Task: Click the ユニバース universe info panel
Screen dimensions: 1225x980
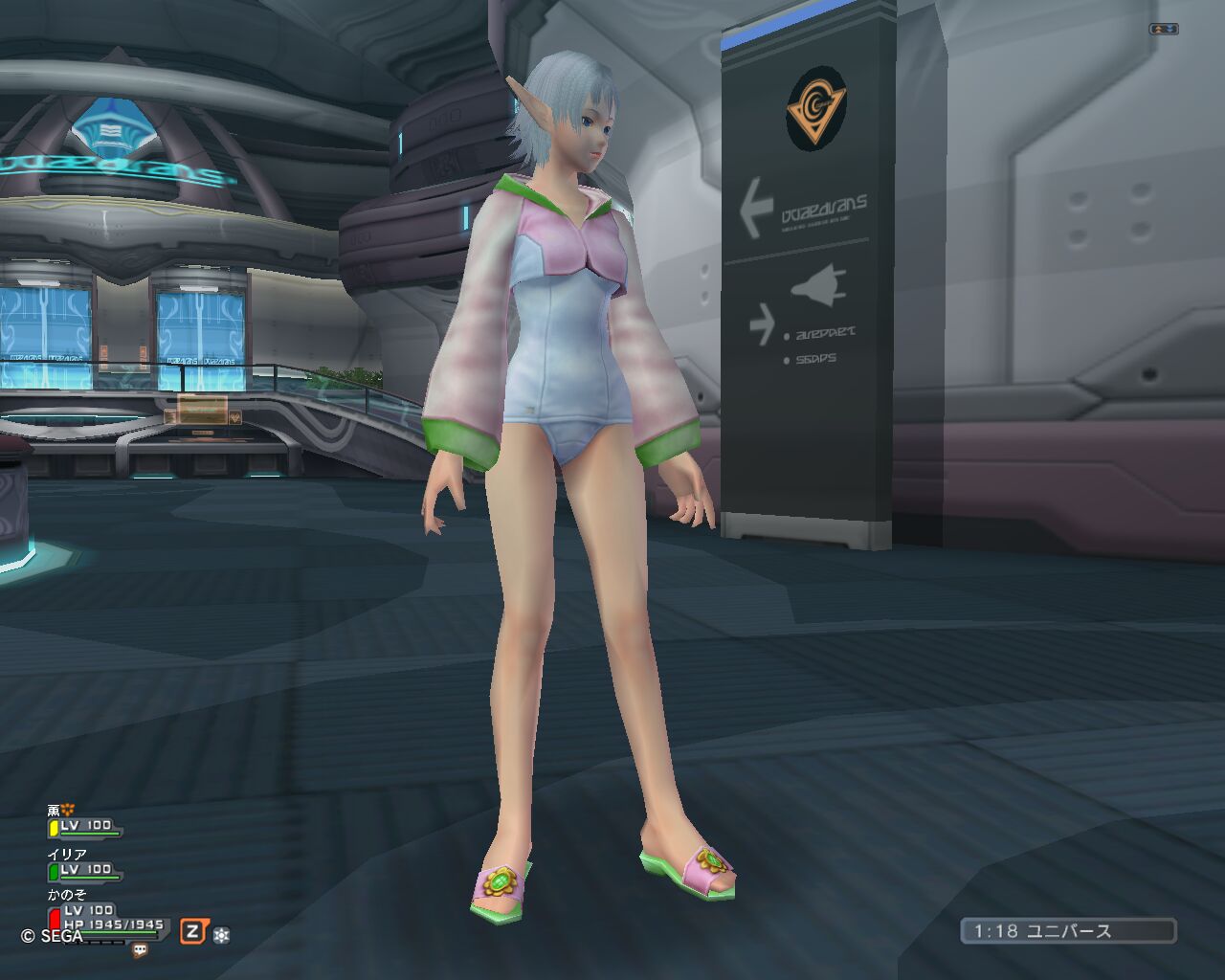Action: point(1068,931)
